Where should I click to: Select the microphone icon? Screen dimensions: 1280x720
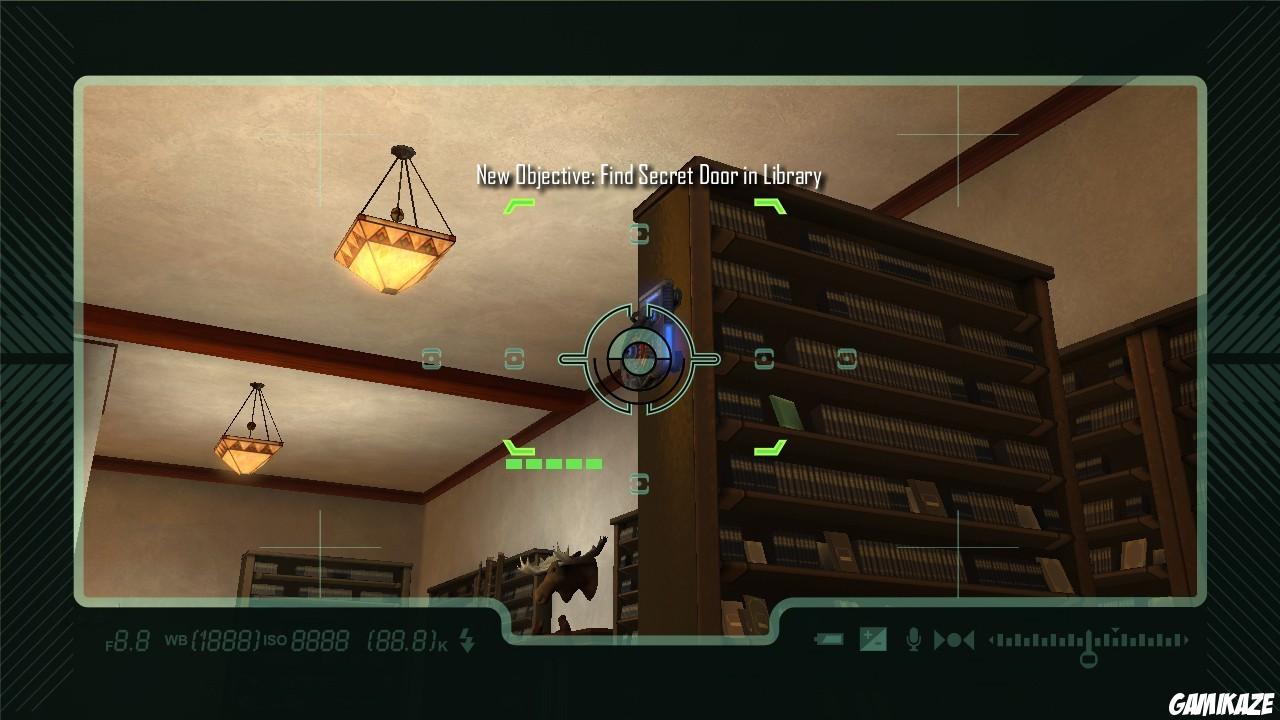pyautogui.click(x=913, y=640)
